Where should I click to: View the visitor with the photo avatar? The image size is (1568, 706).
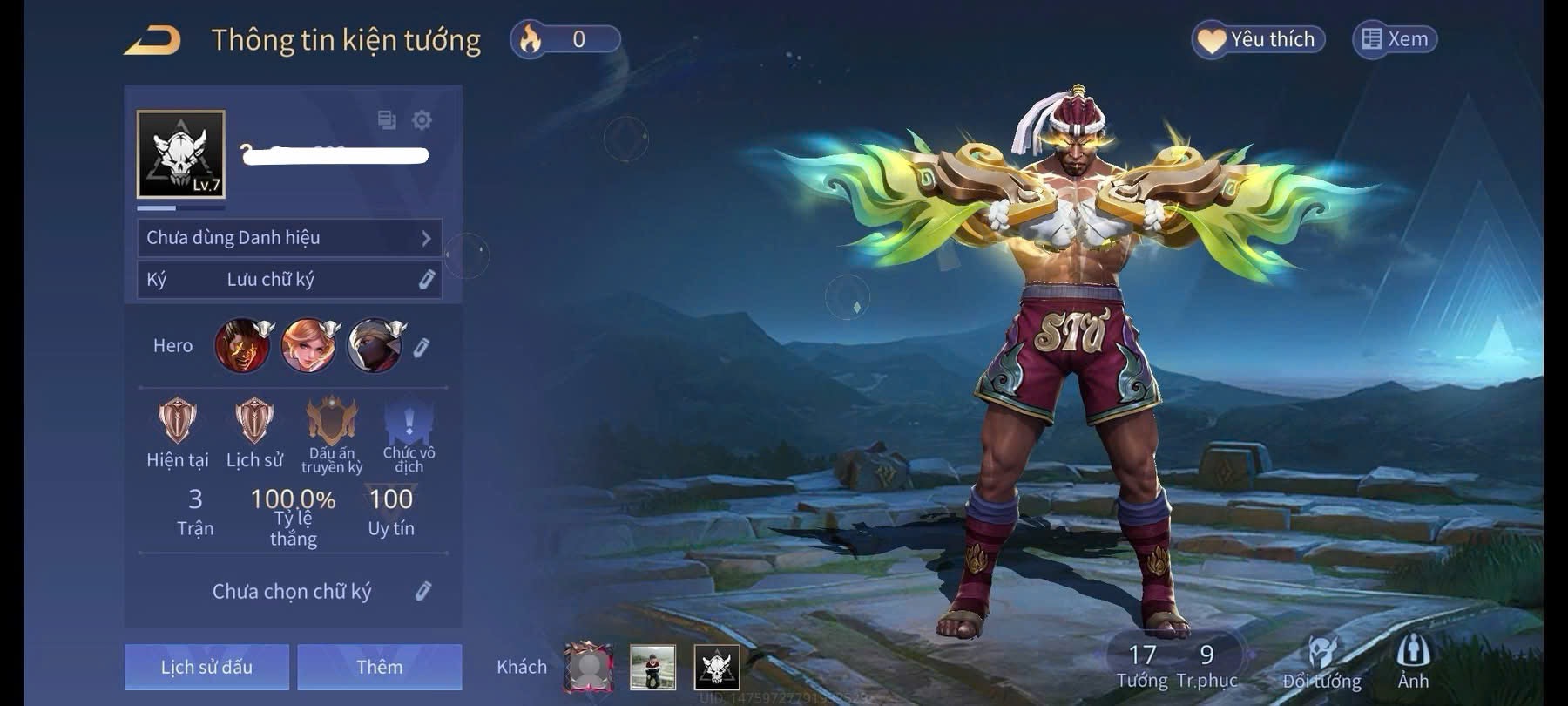click(x=652, y=668)
